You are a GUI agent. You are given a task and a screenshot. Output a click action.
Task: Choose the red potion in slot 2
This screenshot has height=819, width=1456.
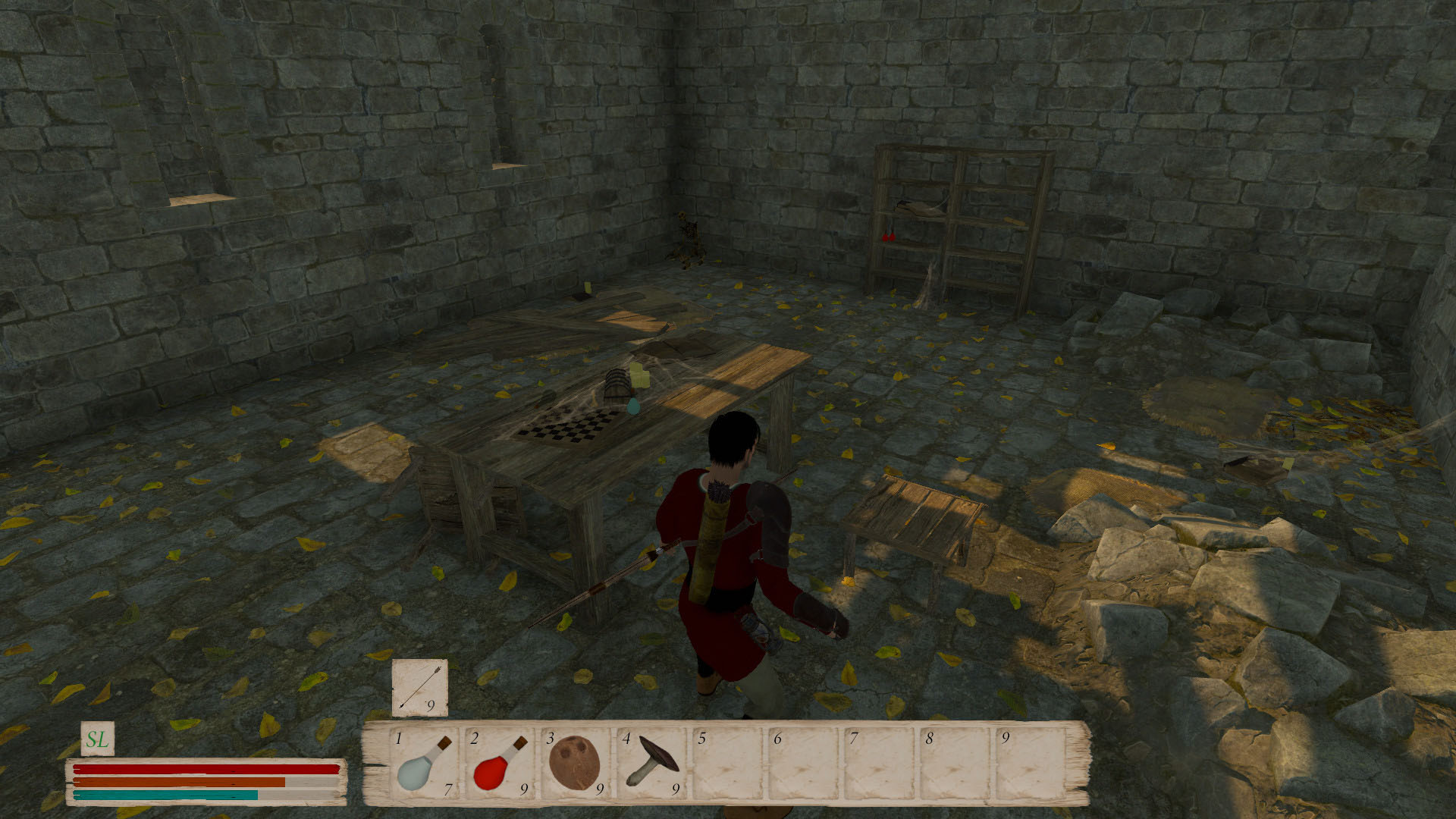499,763
